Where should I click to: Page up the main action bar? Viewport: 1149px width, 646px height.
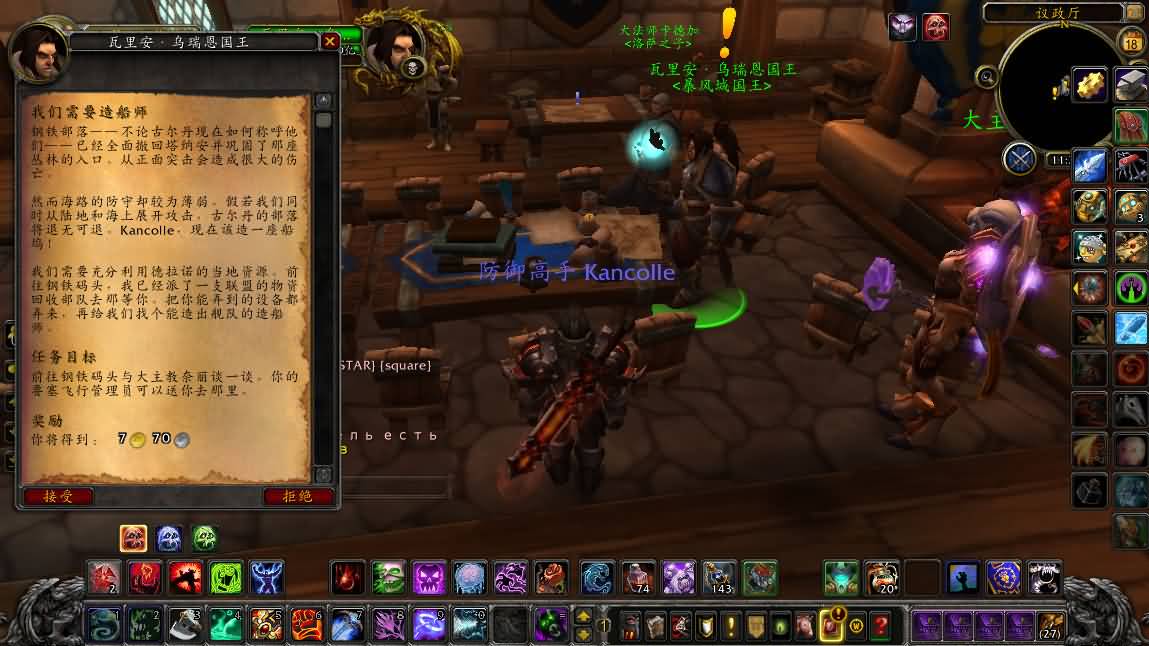coord(584,616)
